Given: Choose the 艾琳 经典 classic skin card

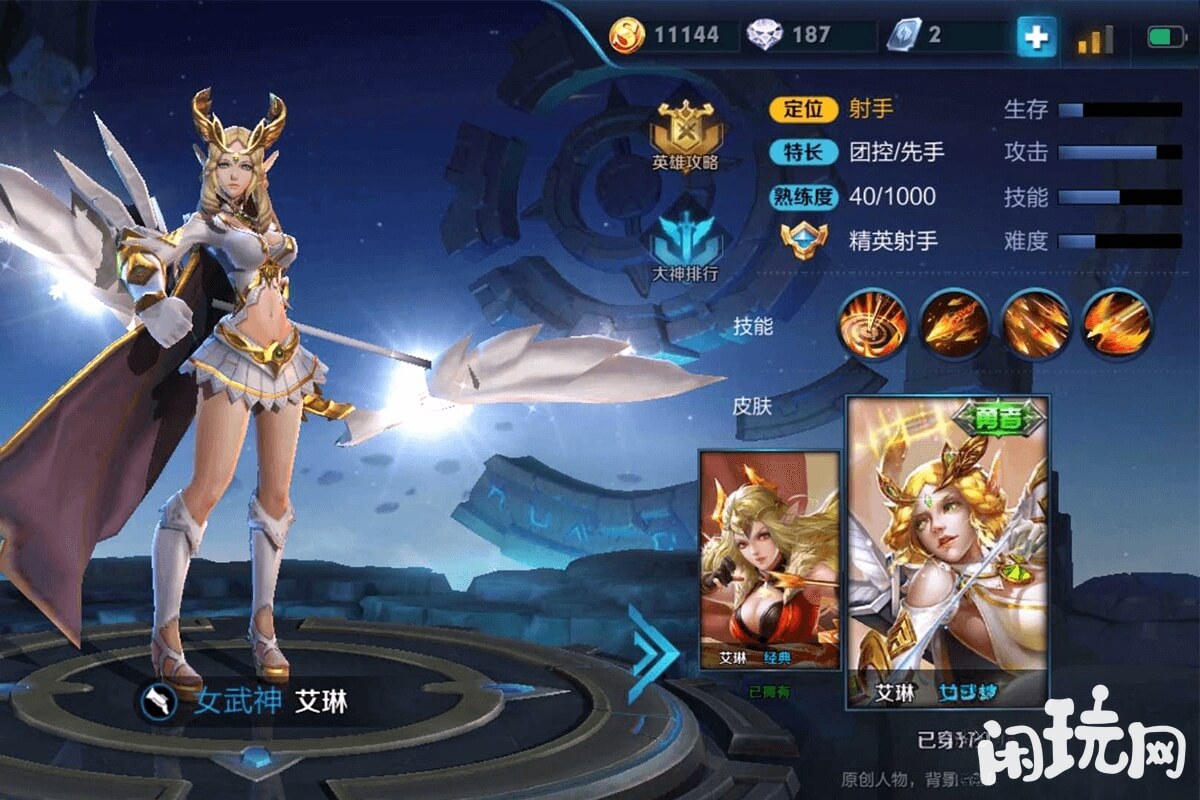Looking at the screenshot, I should pyautogui.click(x=769, y=560).
